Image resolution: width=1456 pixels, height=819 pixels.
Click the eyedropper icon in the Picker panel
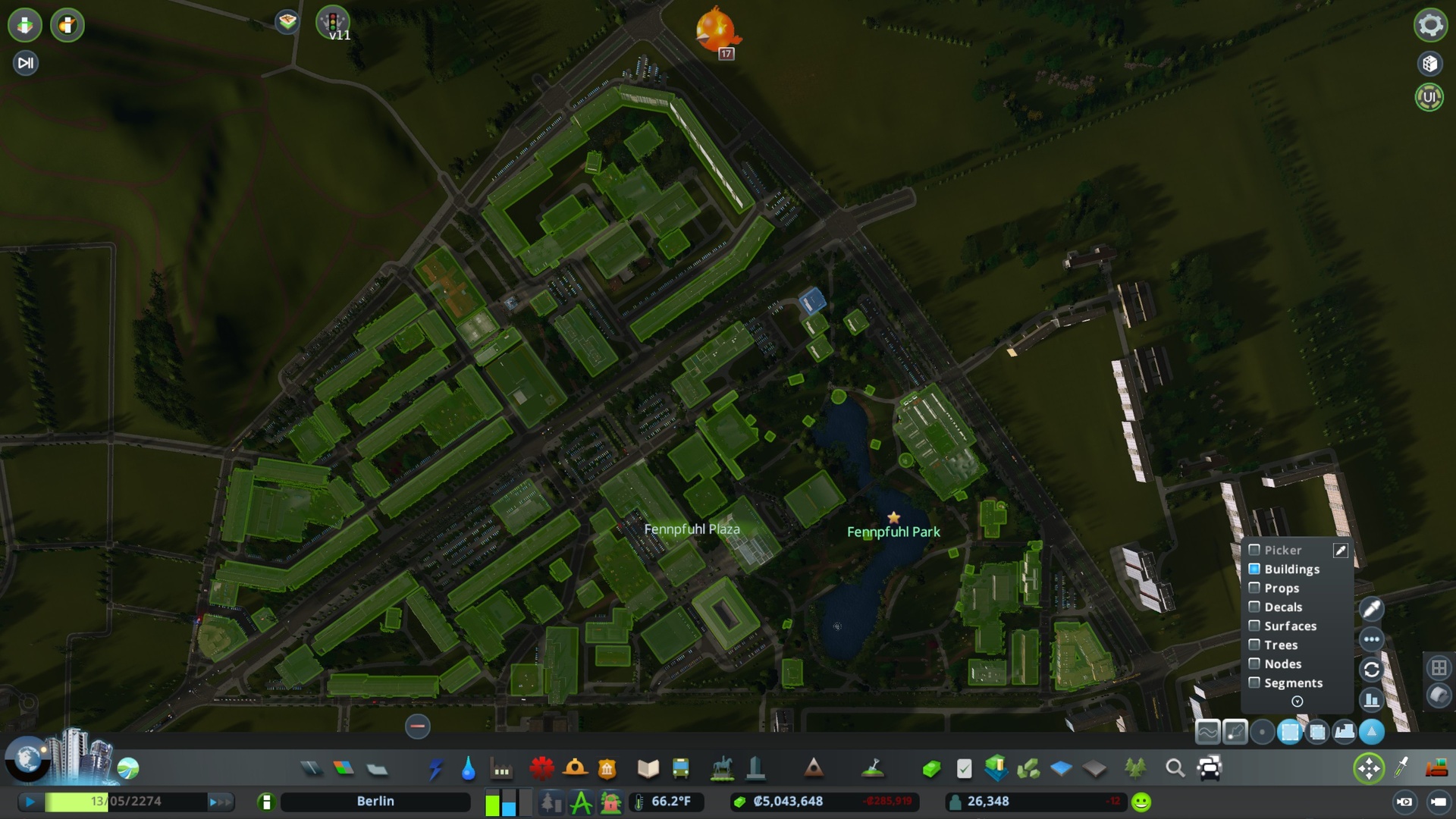[1341, 551]
